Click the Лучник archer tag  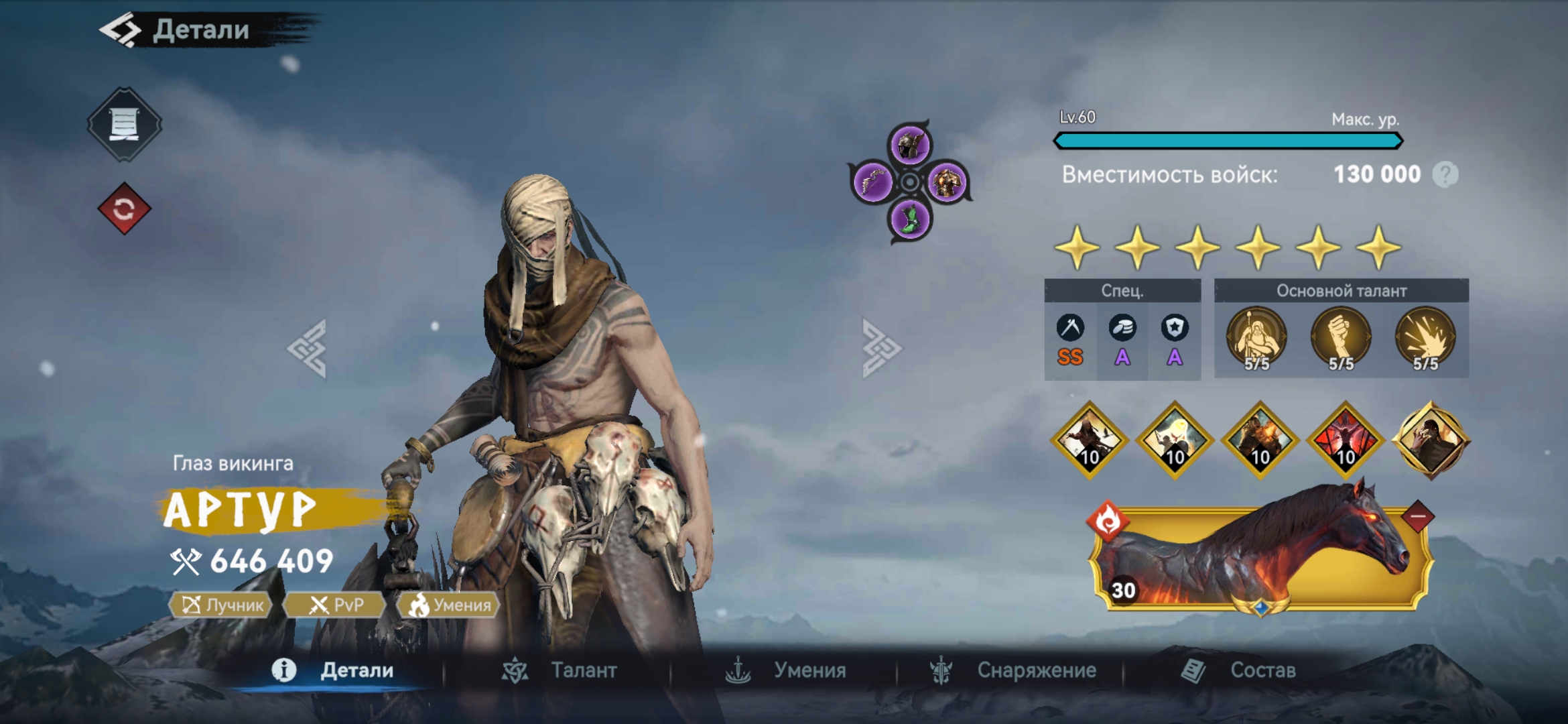pos(222,605)
